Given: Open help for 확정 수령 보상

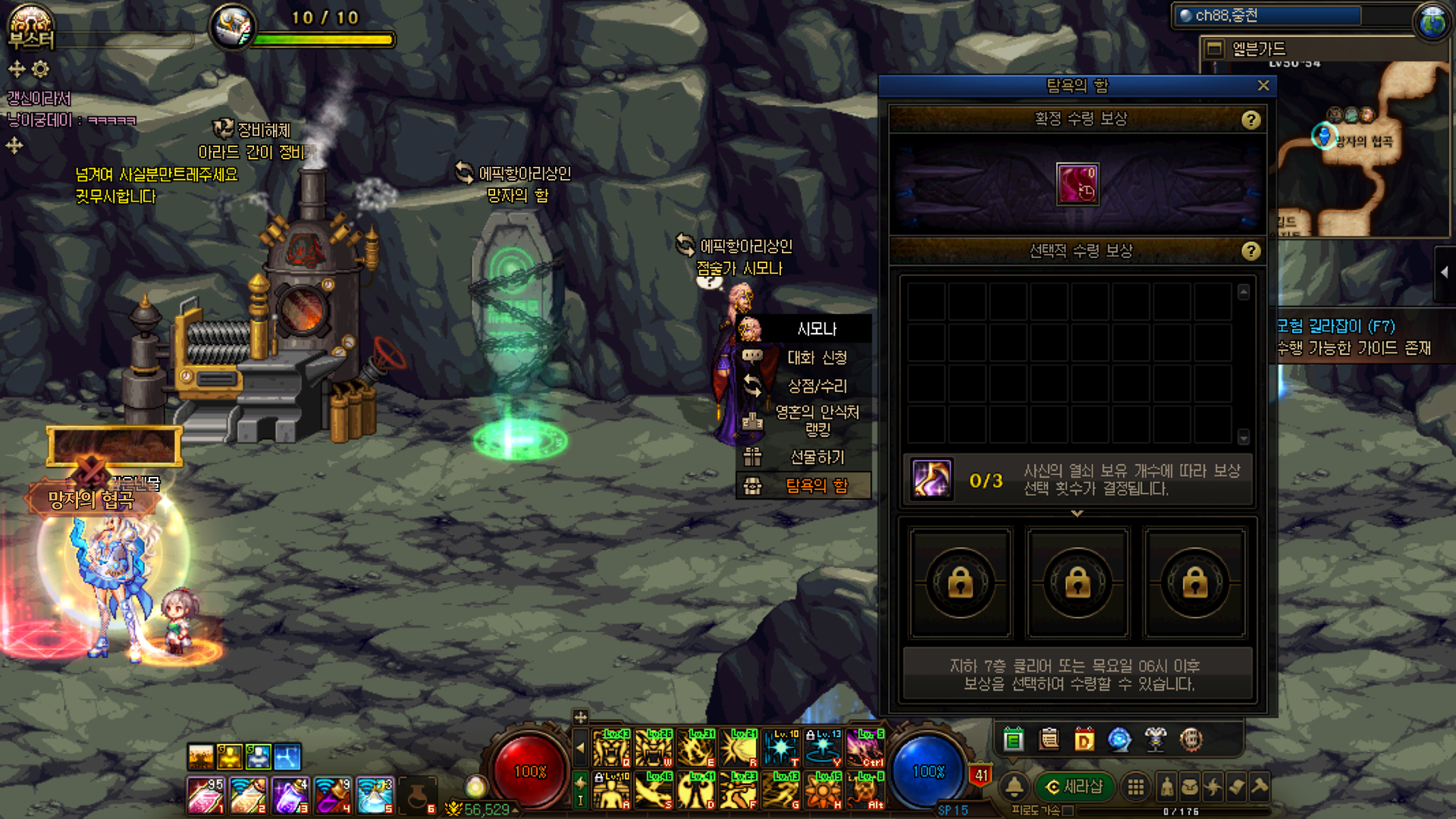Looking at the screenshot, I should (x=1250, y=120).
